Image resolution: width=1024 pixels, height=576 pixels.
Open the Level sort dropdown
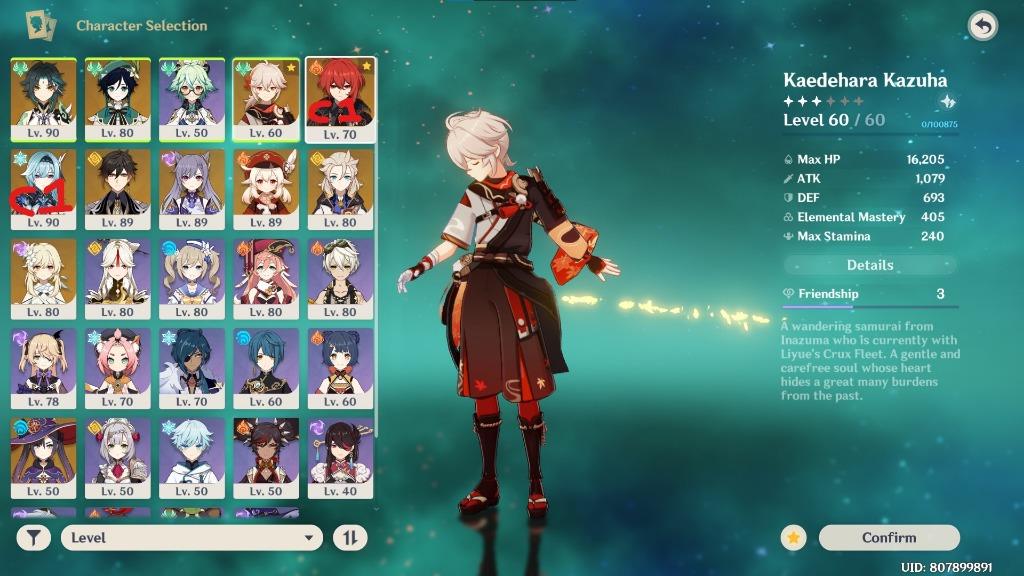point(191,537)
